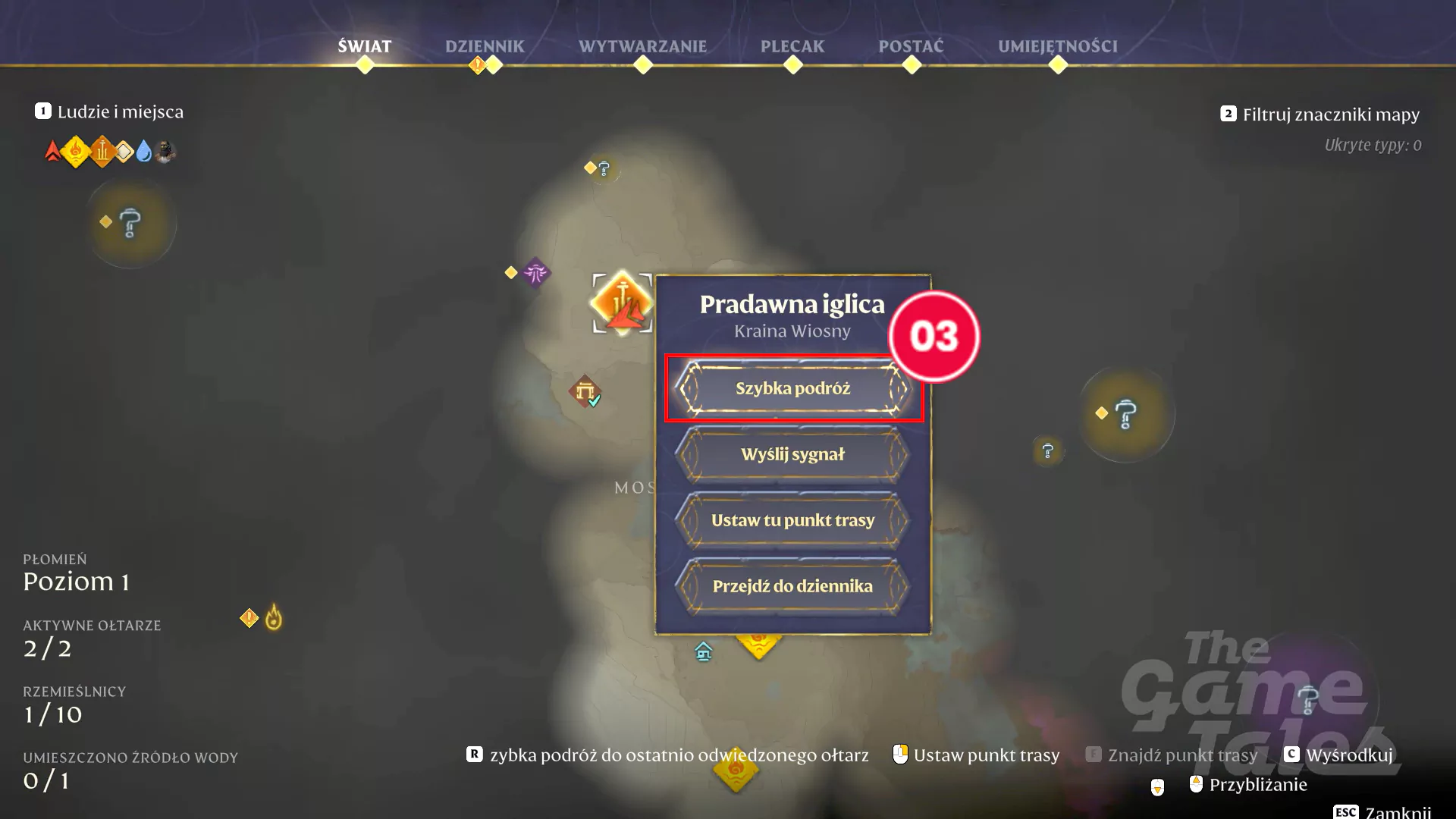Open the Umiejętności tab
The image size is (1456, 819).
(1057, 46)
